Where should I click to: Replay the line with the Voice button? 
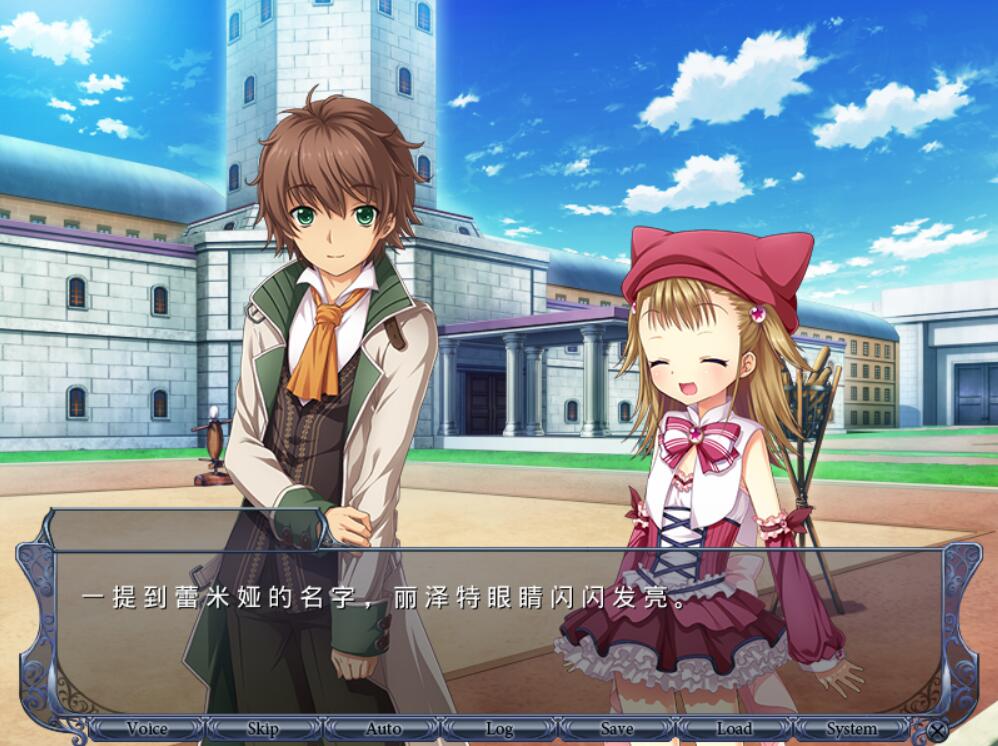coord(146,729)
